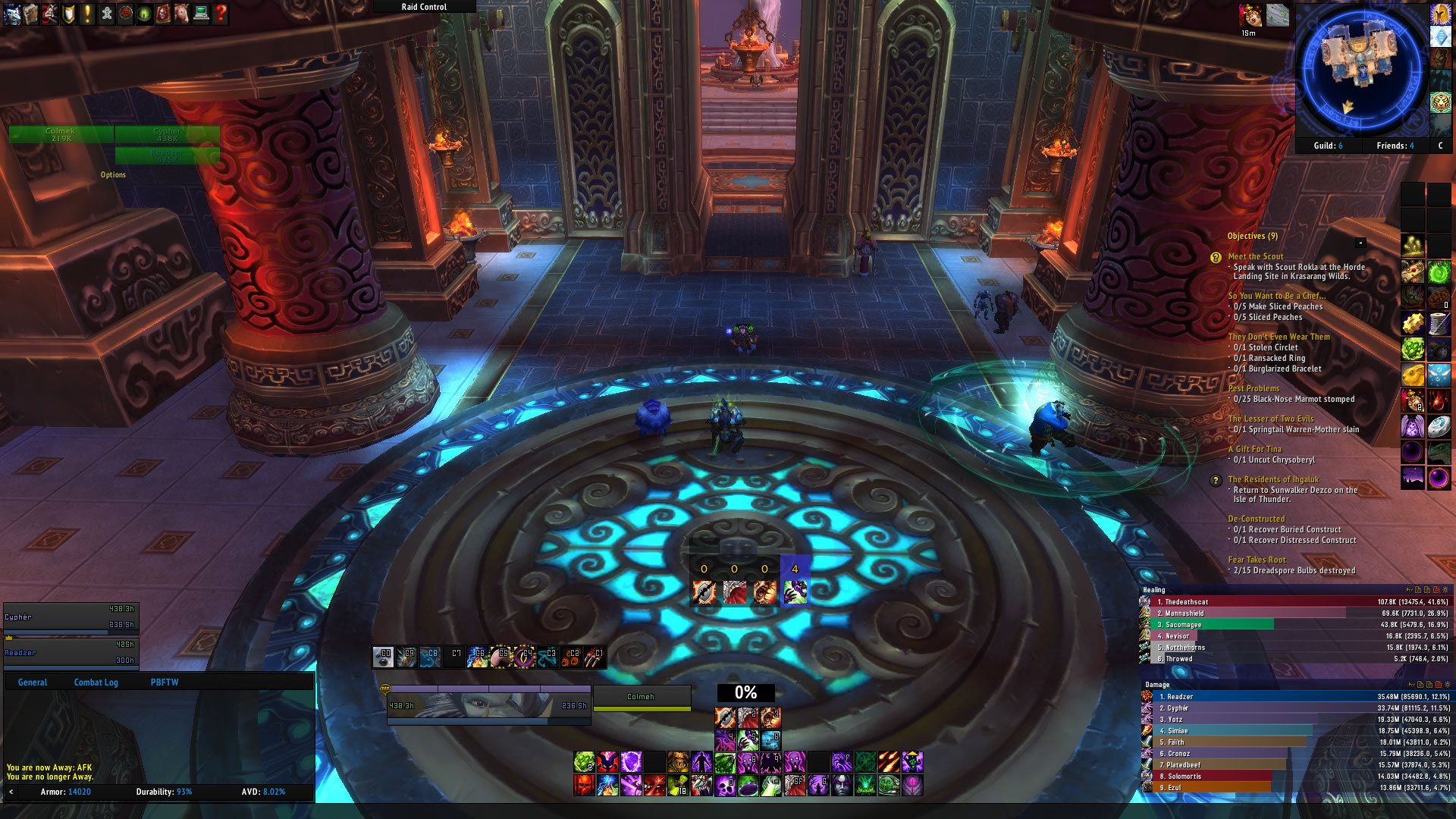The height and width of the screenshot is (819, 1456).
Task: Open the Meet the Scout quest objective
Action: click(x=1255, y=257)
